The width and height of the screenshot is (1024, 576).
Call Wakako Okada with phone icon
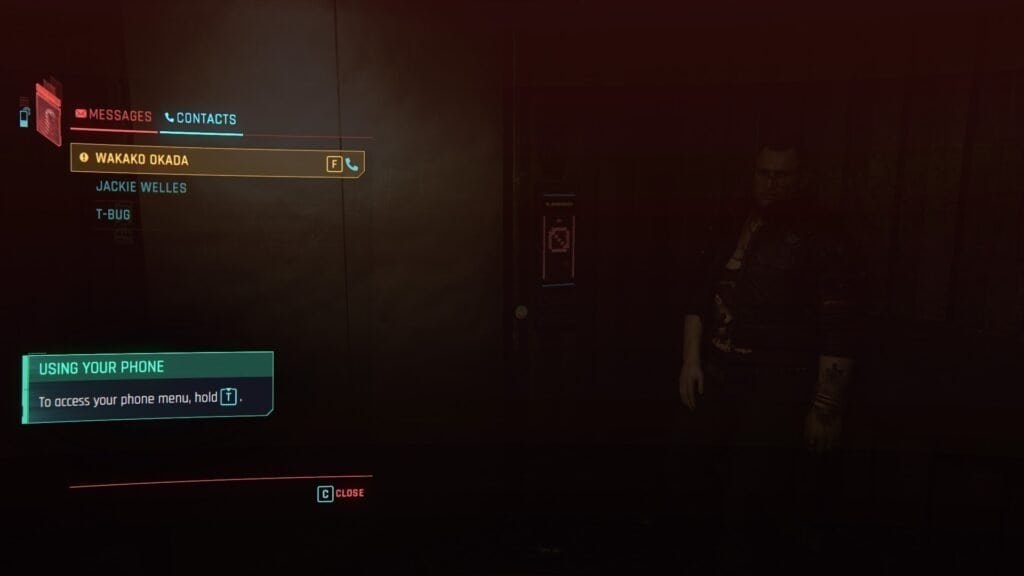coord(352,163)
